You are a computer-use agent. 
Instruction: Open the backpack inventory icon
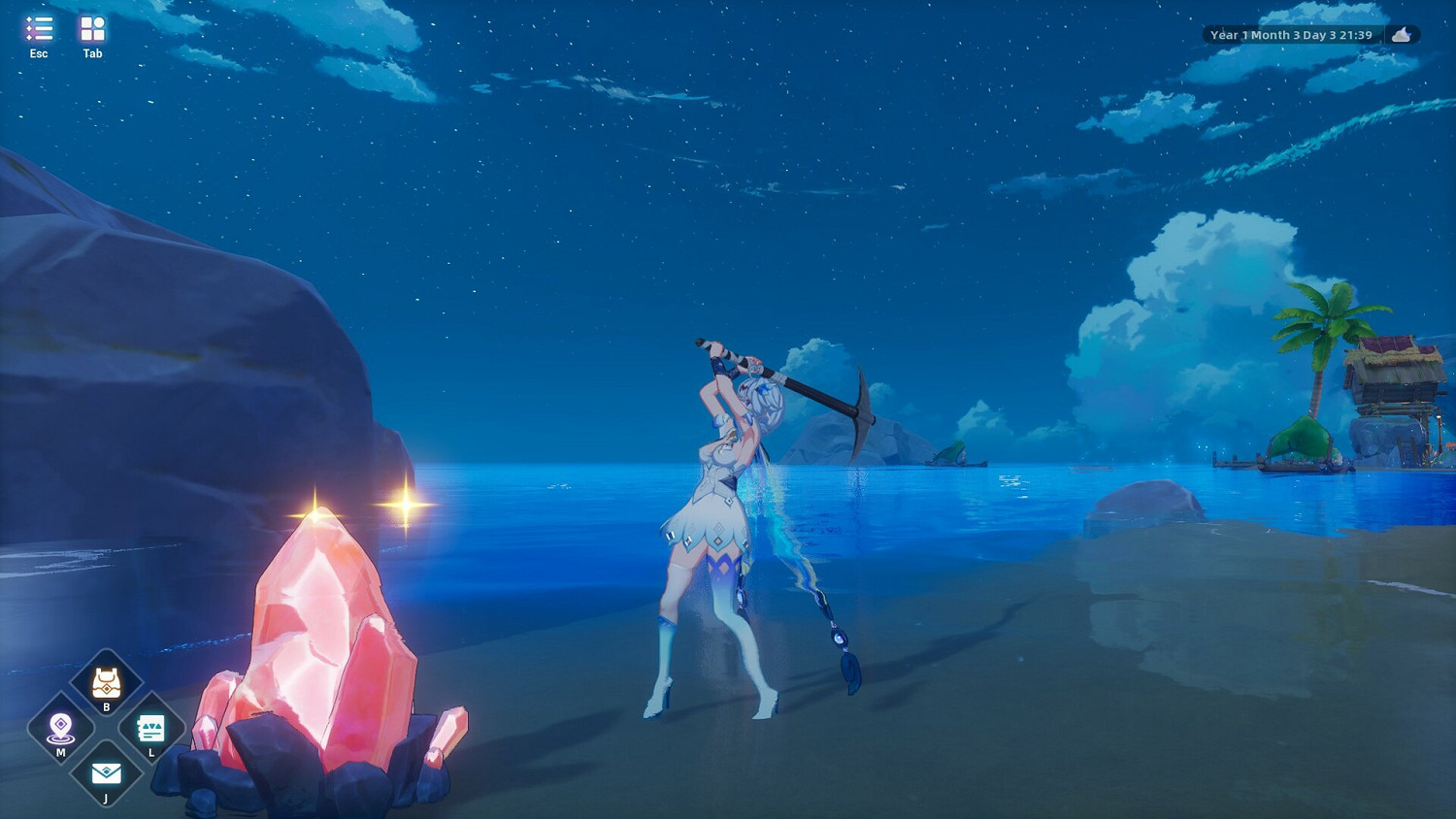point(106,682)
